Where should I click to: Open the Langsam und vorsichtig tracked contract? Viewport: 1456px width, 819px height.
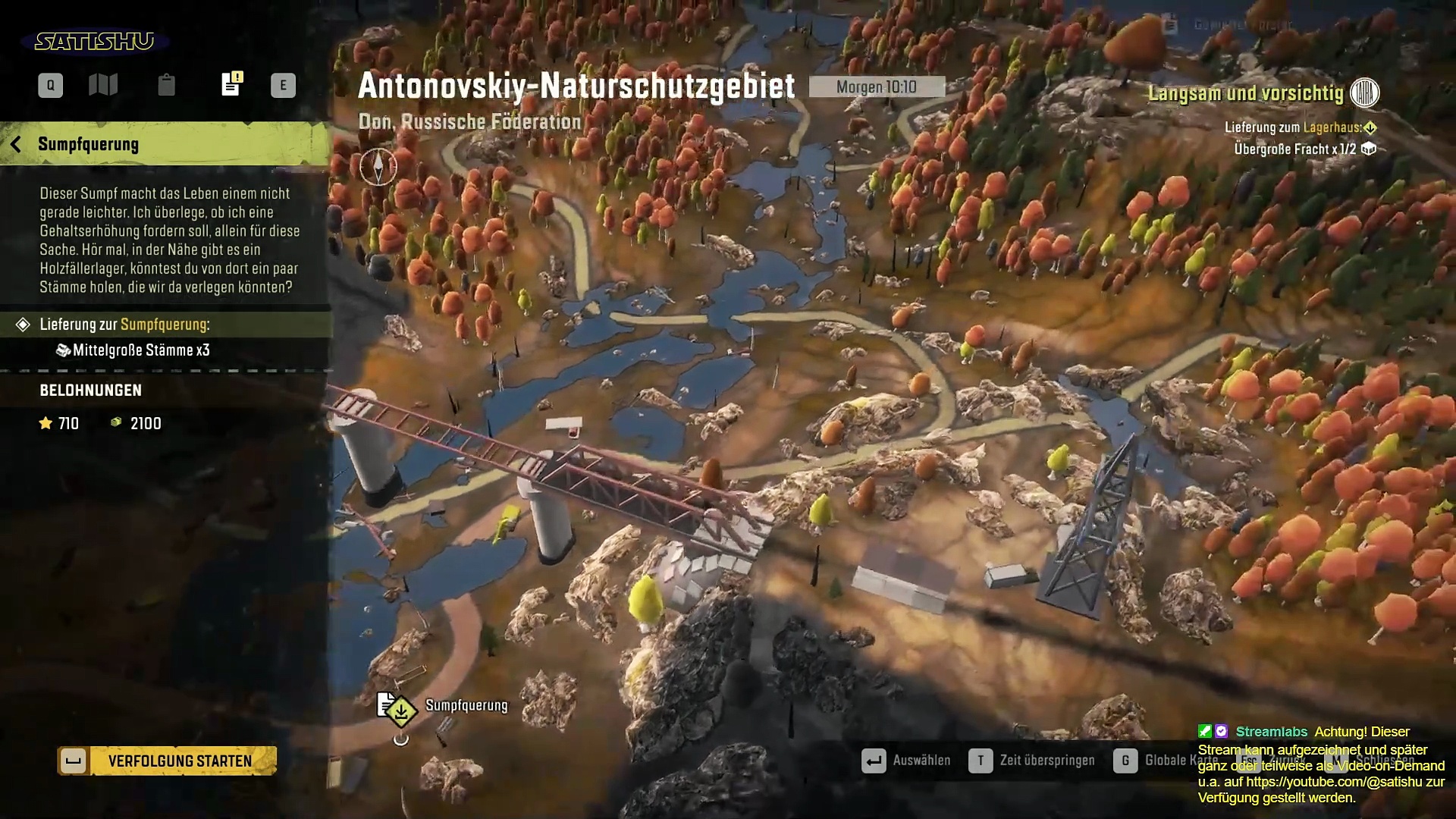point(1246,93)
